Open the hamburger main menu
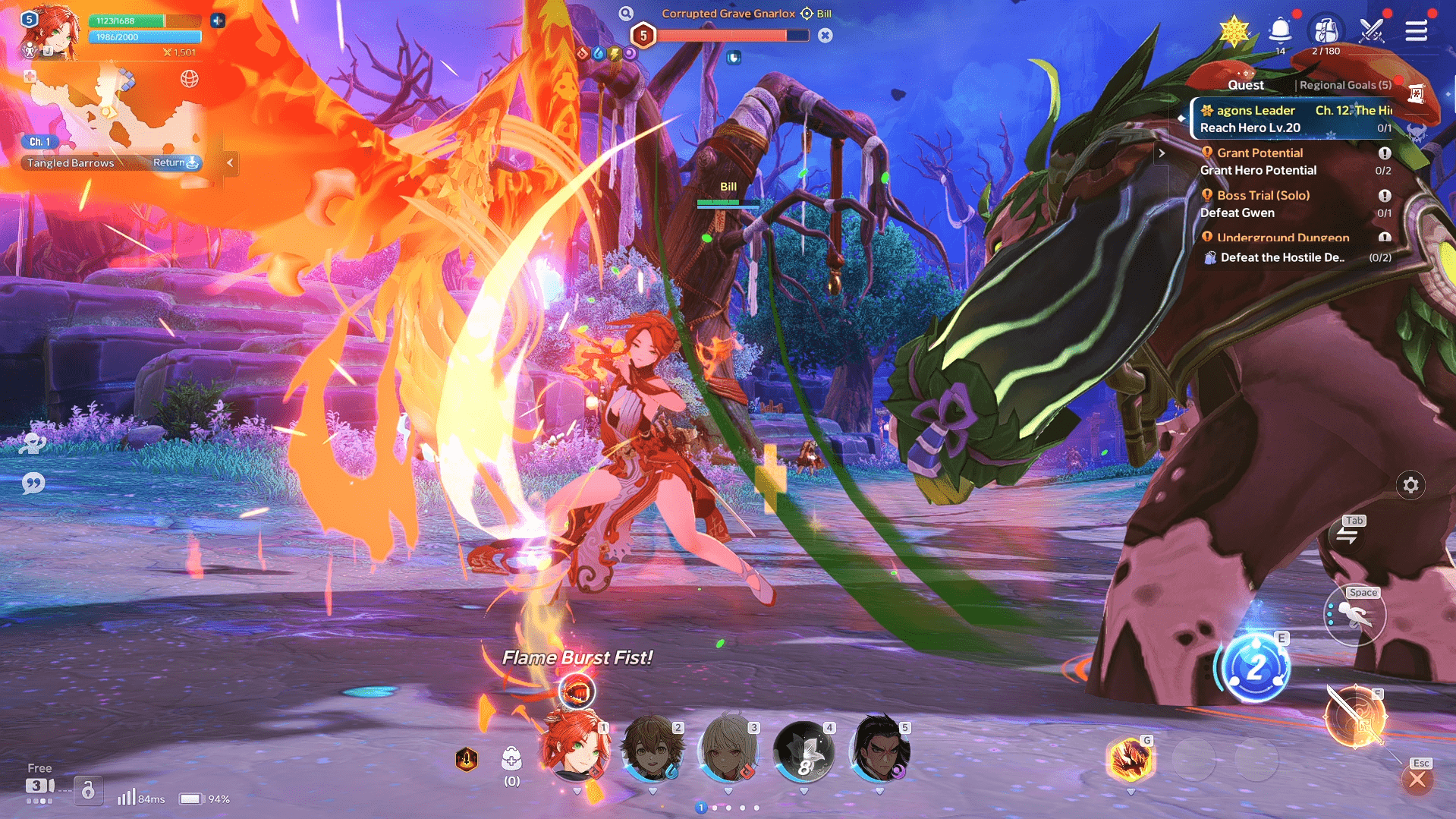The image size is (1456, 819). coord(1416,31)
